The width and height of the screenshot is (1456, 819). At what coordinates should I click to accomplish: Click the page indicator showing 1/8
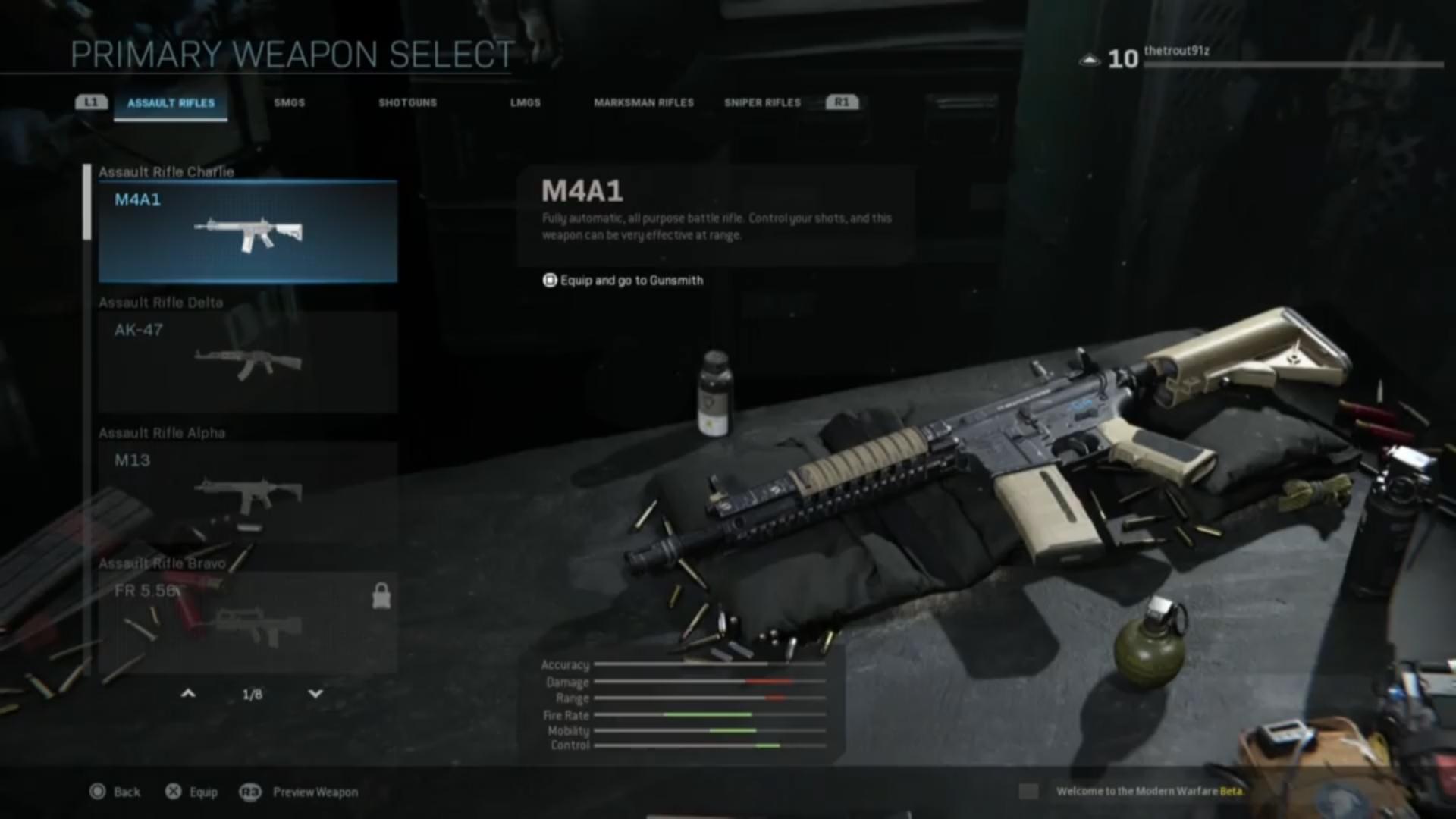(x=250, y=694)
